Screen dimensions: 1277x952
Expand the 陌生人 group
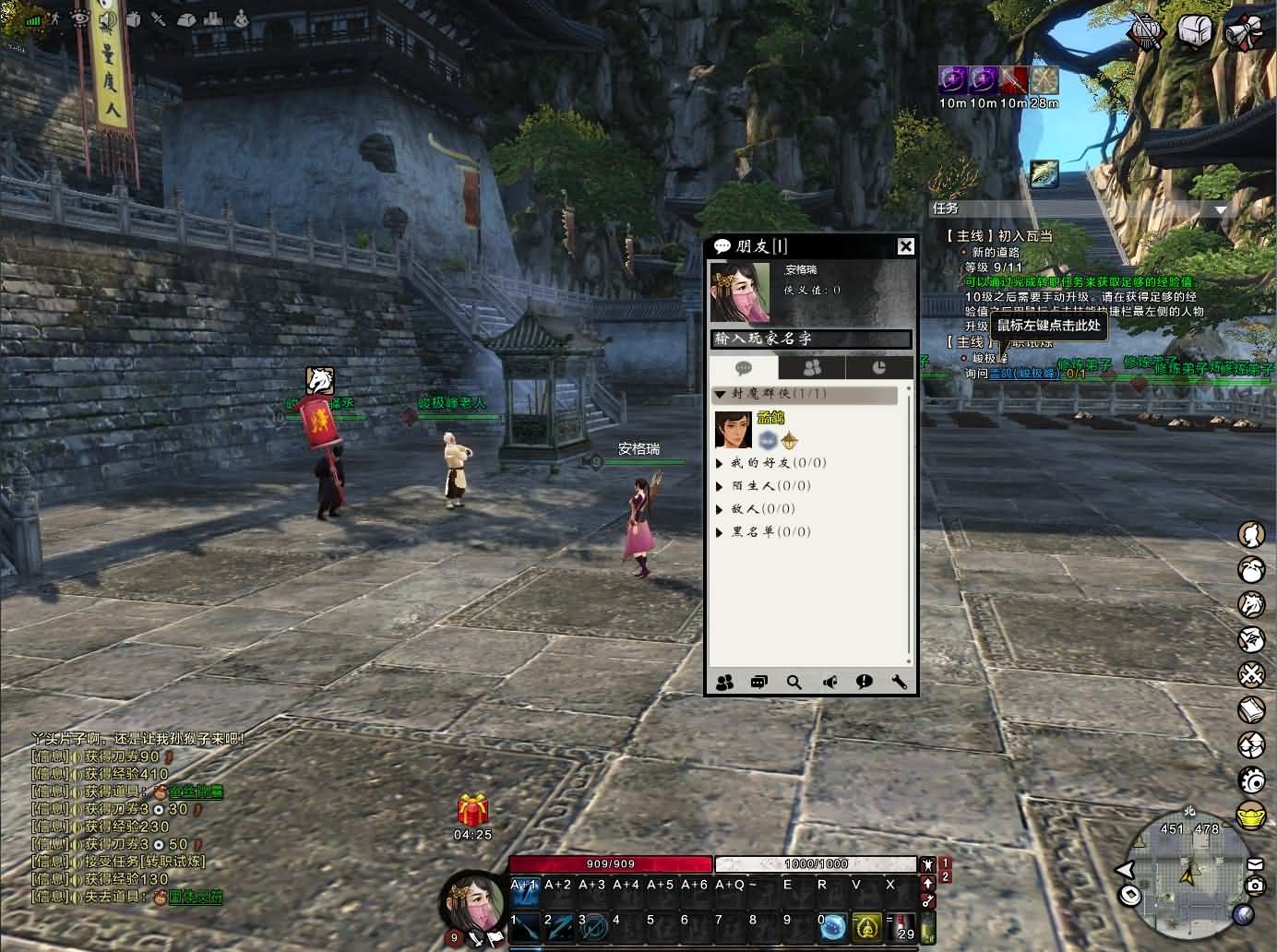[x=721, y=486]
